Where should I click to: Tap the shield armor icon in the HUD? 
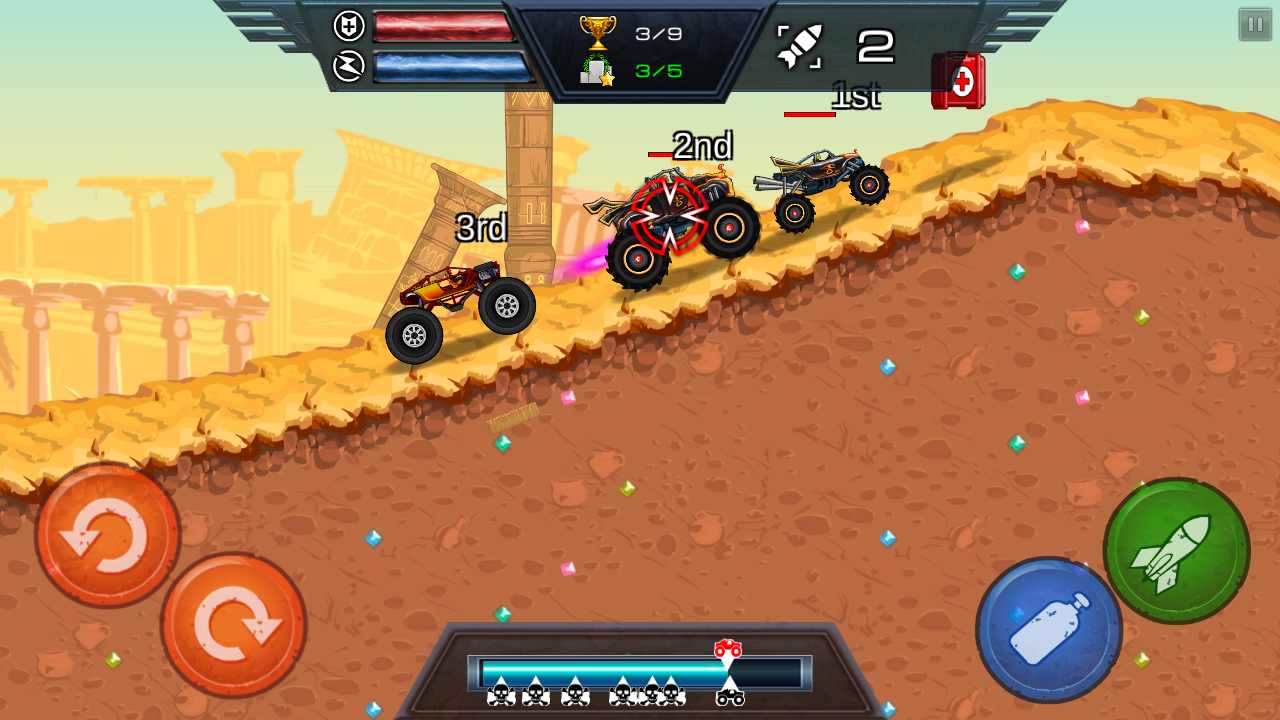pyautogui.click(x=349, y=26)
